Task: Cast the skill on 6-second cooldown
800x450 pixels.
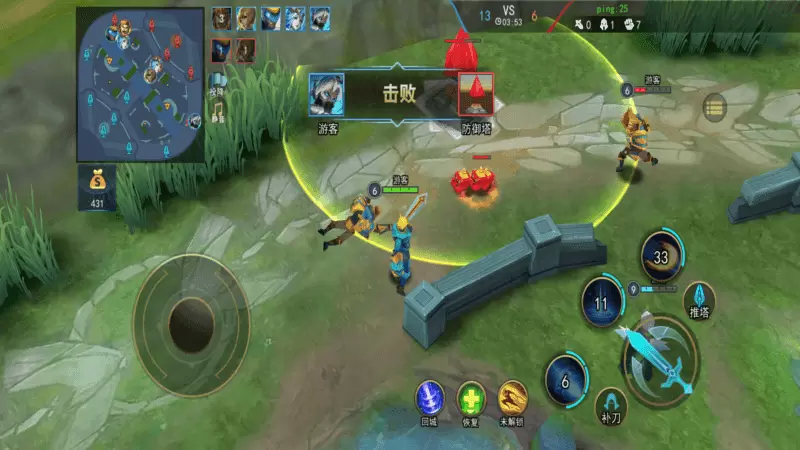Action: tap(566, 380)
